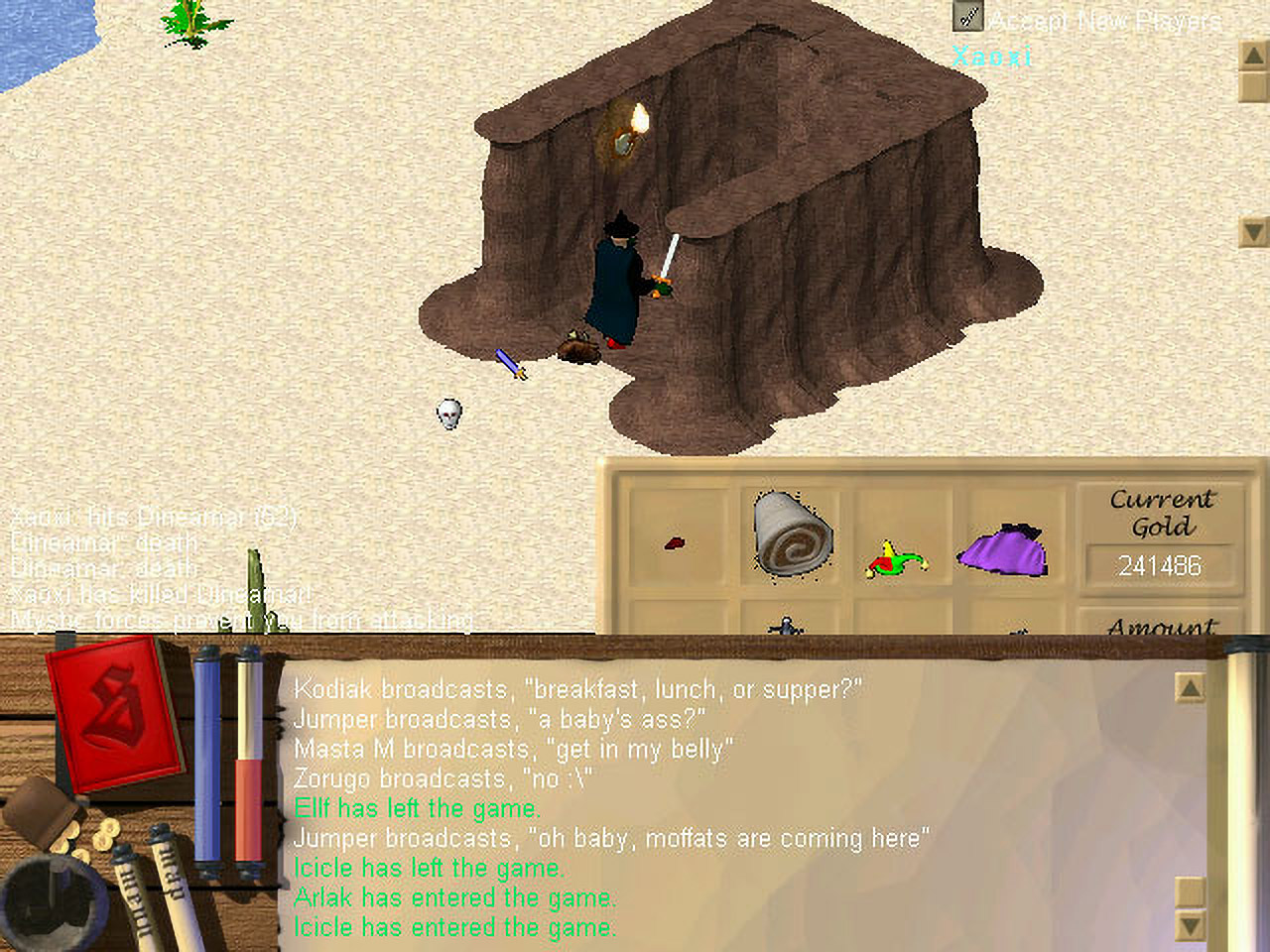
Task: Click the Current Gold amount field
Action: tap(1160, 566)
